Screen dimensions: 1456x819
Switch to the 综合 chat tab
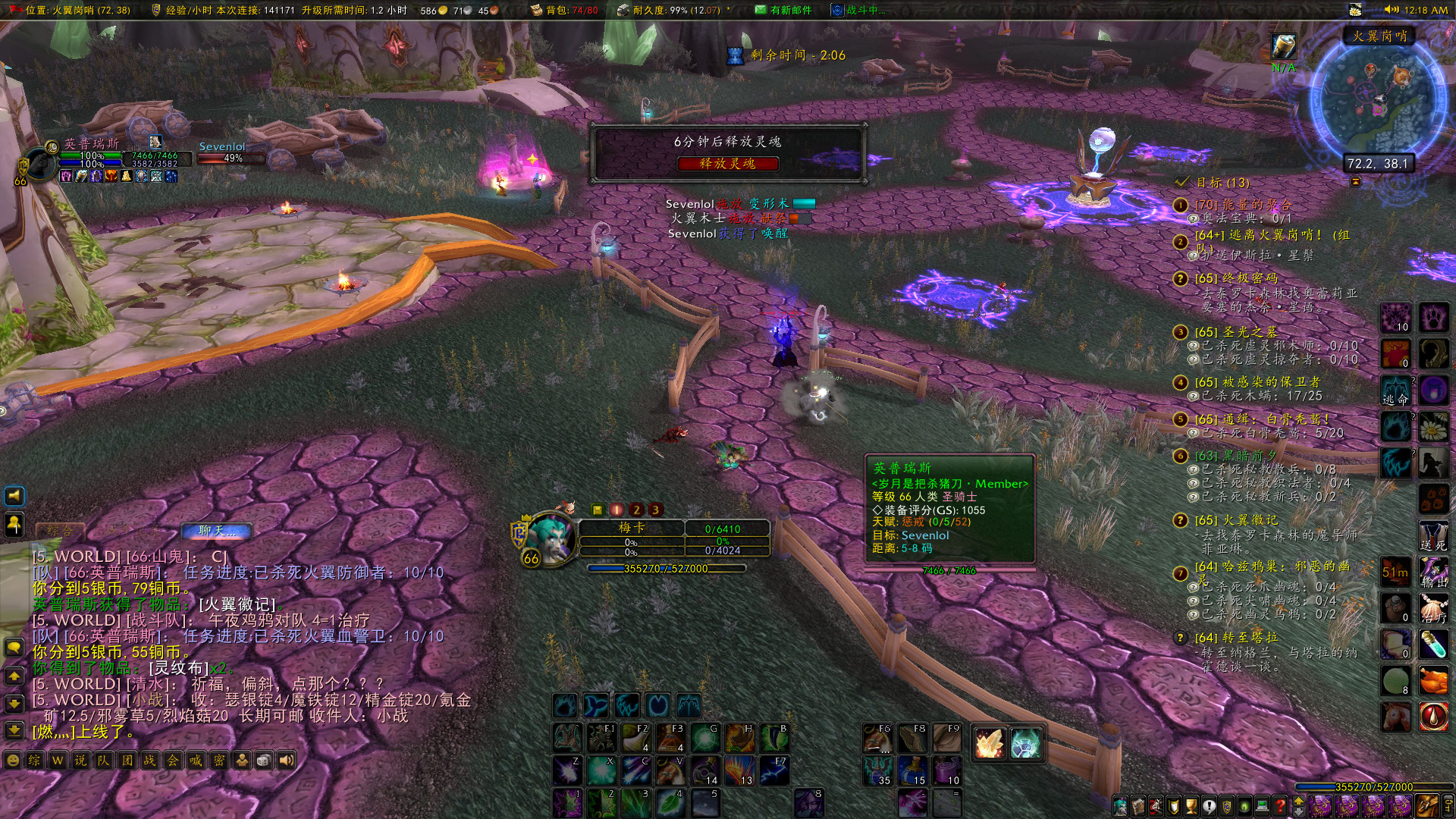[x=59, y=530]
